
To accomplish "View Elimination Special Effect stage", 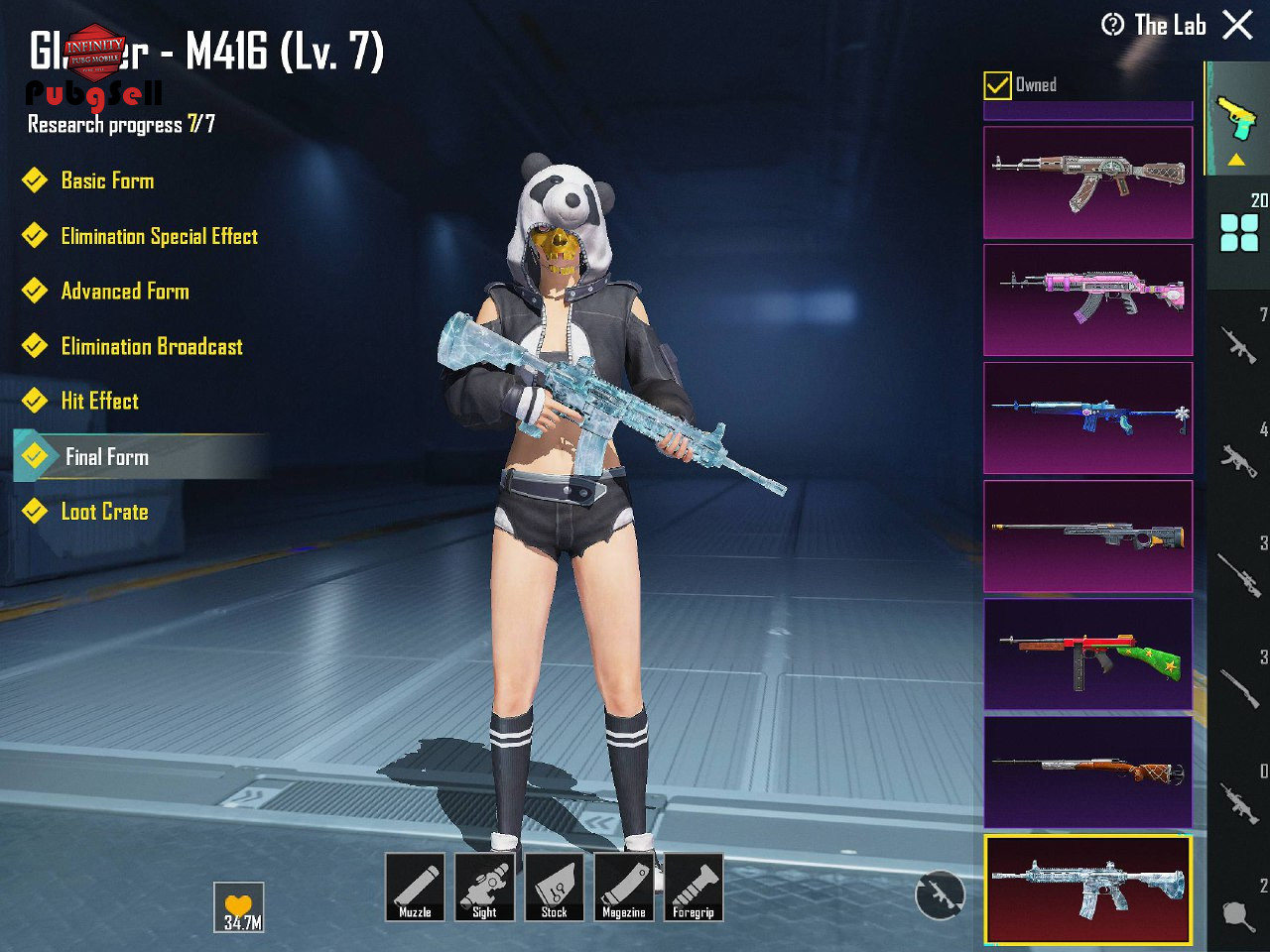I will (x=159, y=236).
